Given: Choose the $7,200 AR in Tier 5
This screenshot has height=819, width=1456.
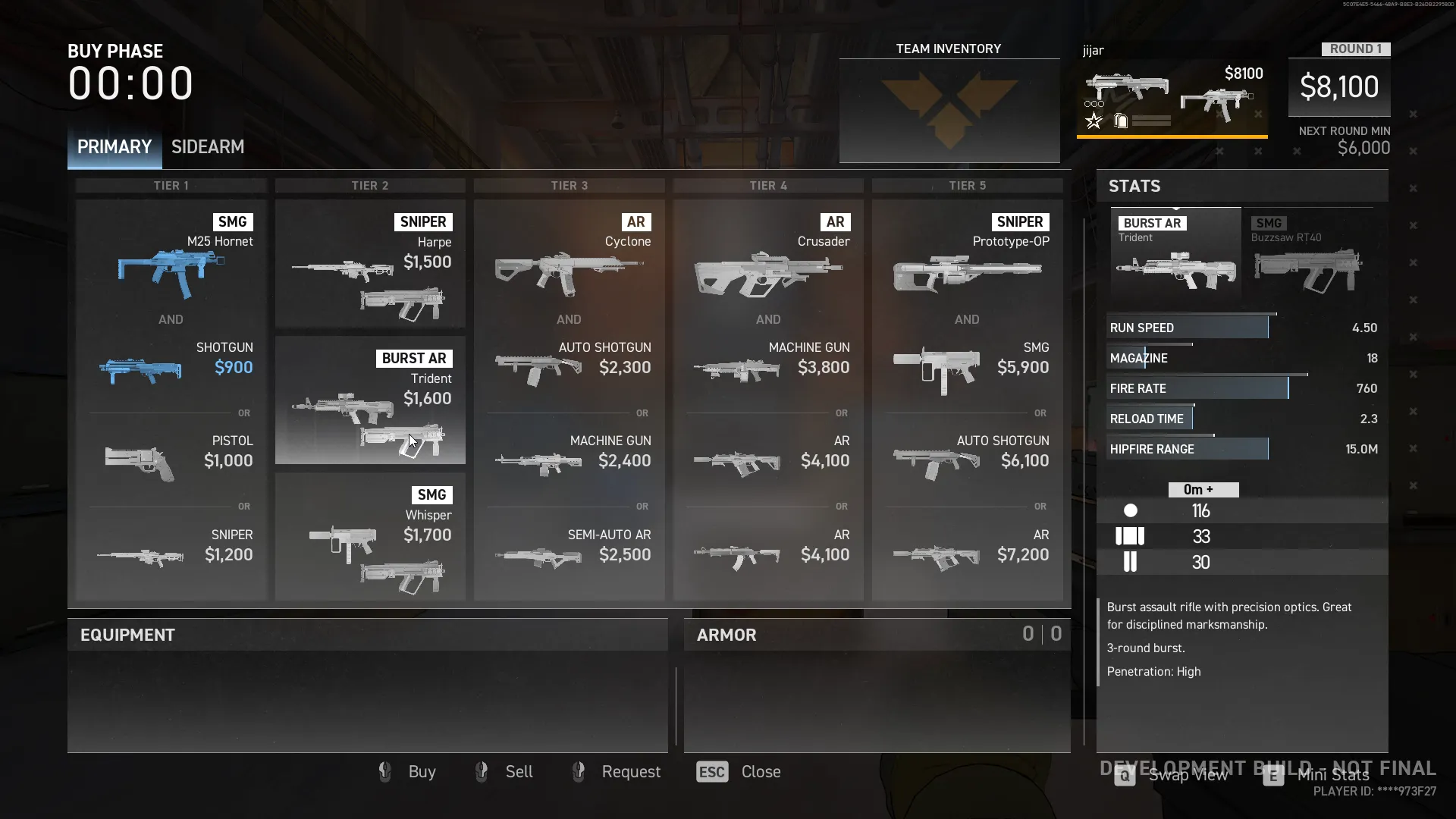Looking at the screenshot, I should tap(967, 554).
